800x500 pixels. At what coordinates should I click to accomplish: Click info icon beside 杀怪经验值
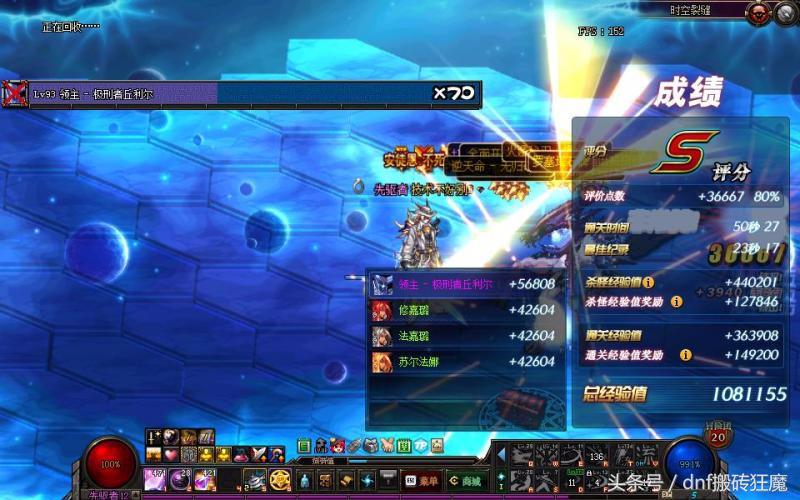coord(649,283)
